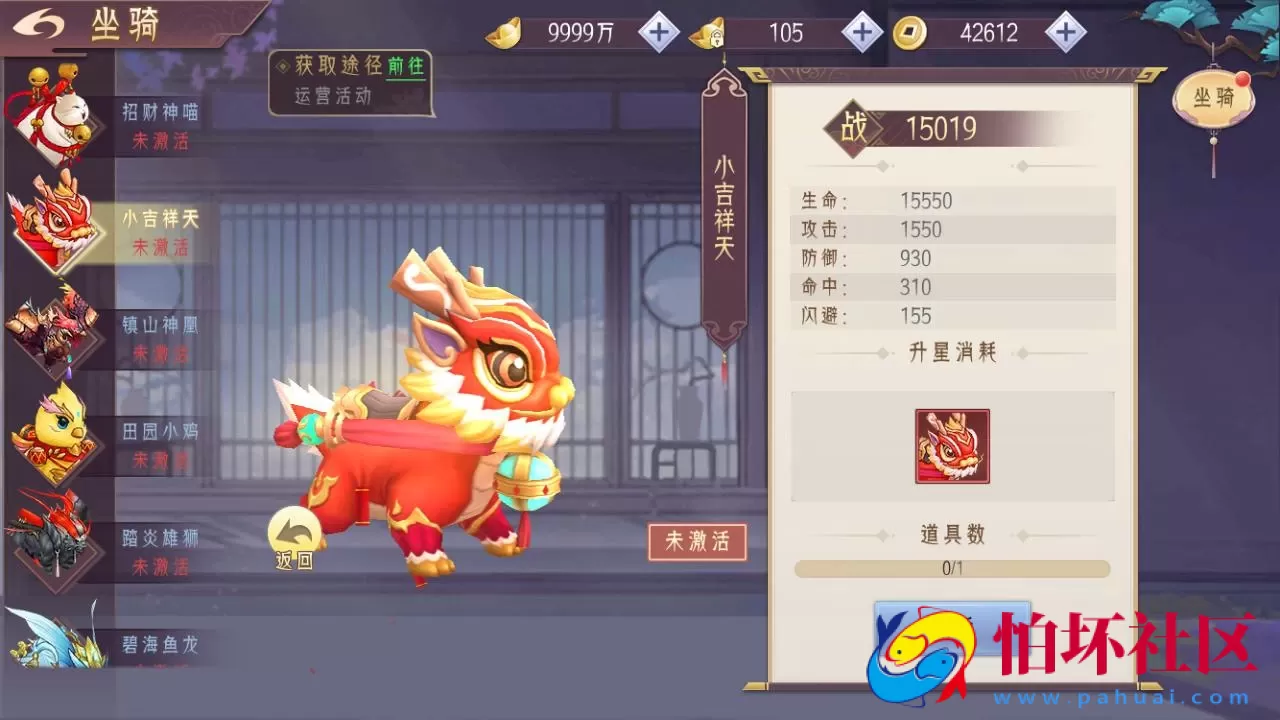This screenshot has height=720, width=1280.
Task: Click plus button beside 42612 coins
Action: 1067,31
